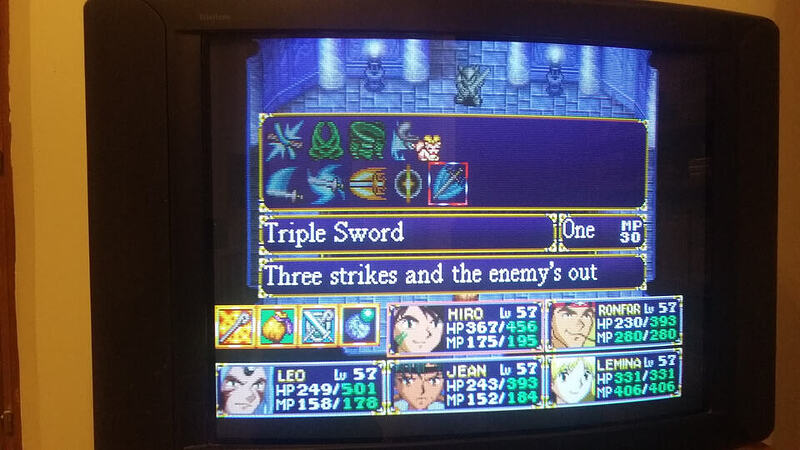Viewport: 800px width, 450px height.
Task: Select the orange striped shield skill icon
Action: [x=366, y=183]
